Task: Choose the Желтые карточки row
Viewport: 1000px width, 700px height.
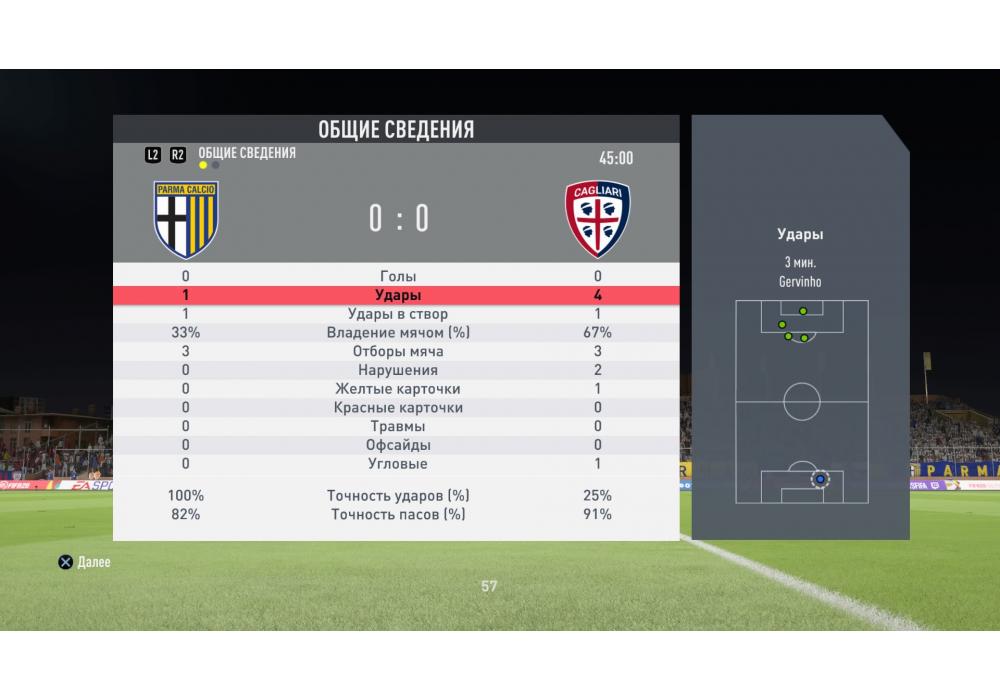Action: point(398,389)
